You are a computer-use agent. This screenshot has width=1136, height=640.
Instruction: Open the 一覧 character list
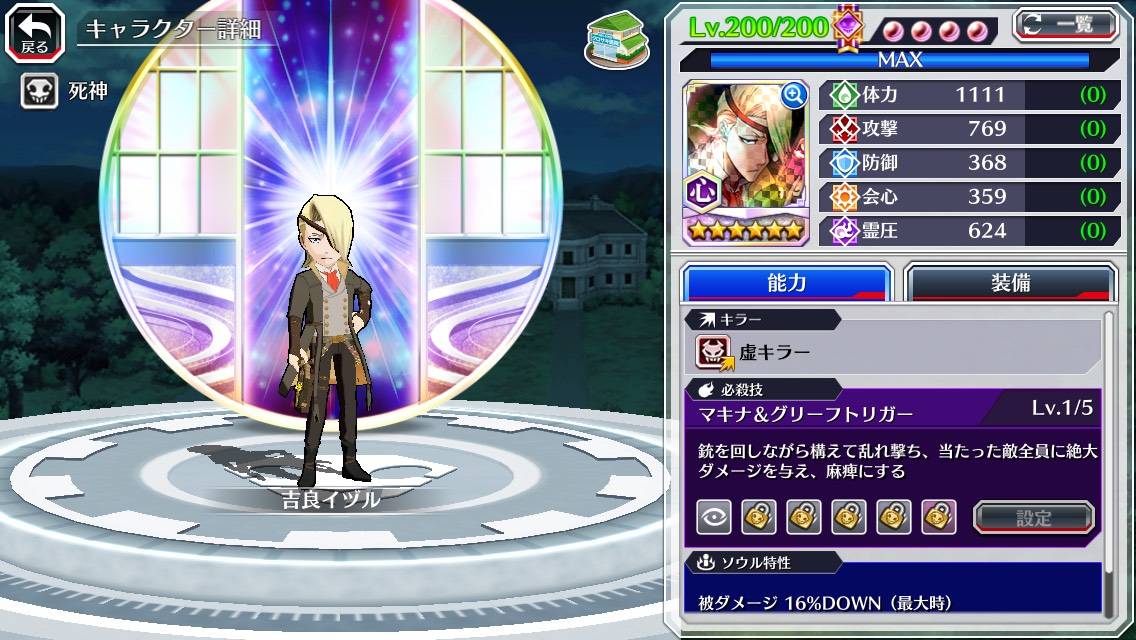1065,24
